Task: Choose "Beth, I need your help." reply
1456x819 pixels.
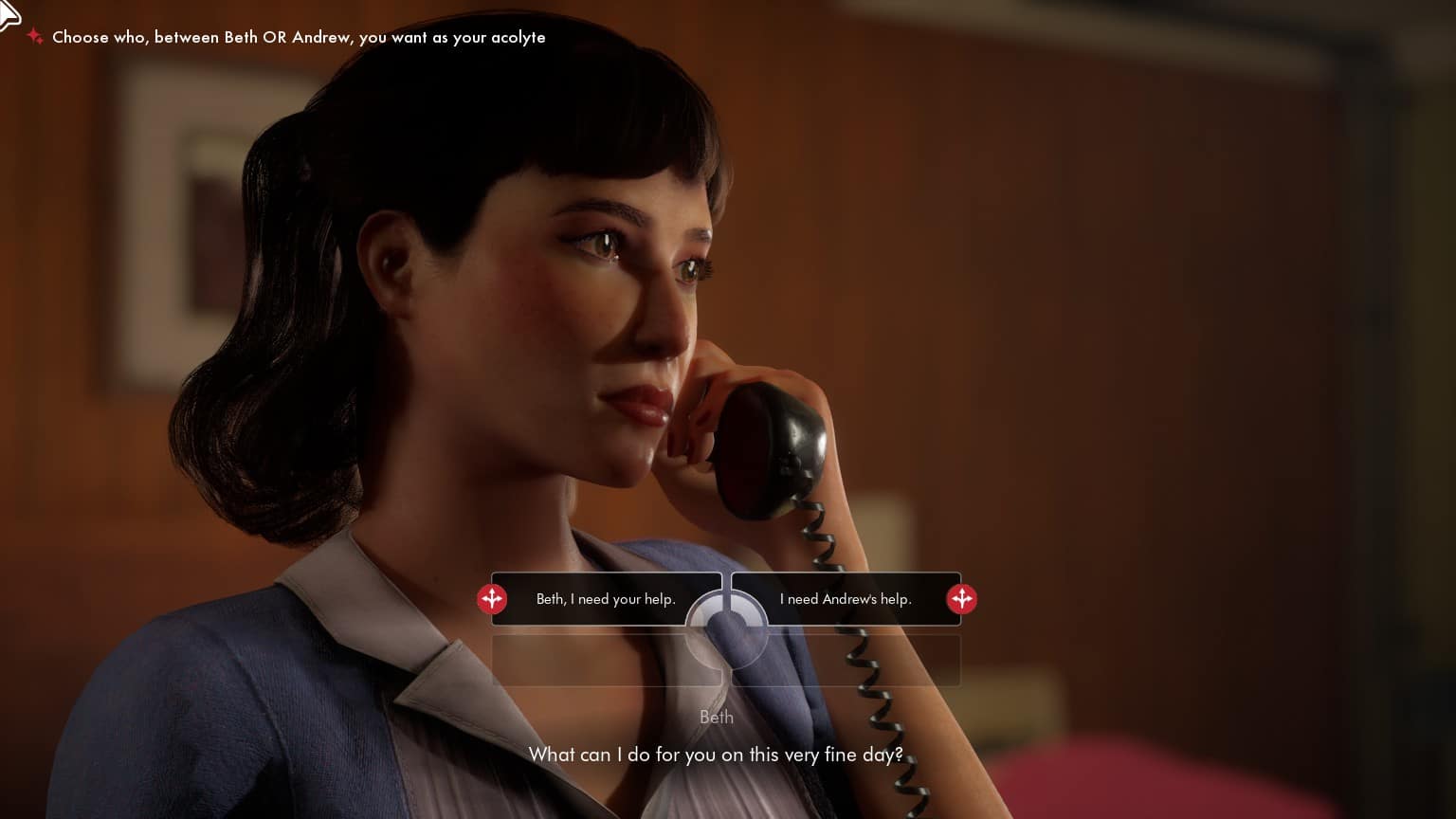Action: 605,599
